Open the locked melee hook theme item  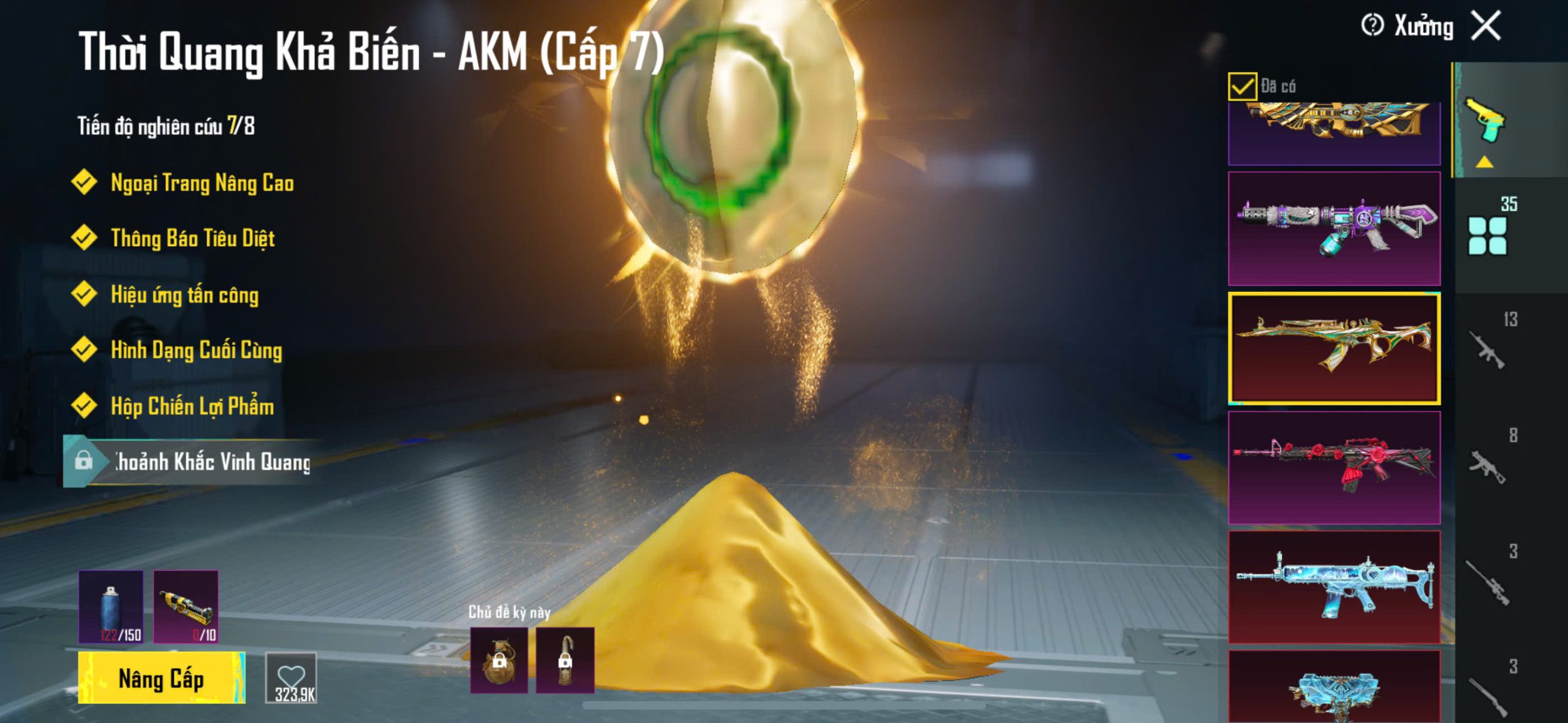click(x=565, y=660)
